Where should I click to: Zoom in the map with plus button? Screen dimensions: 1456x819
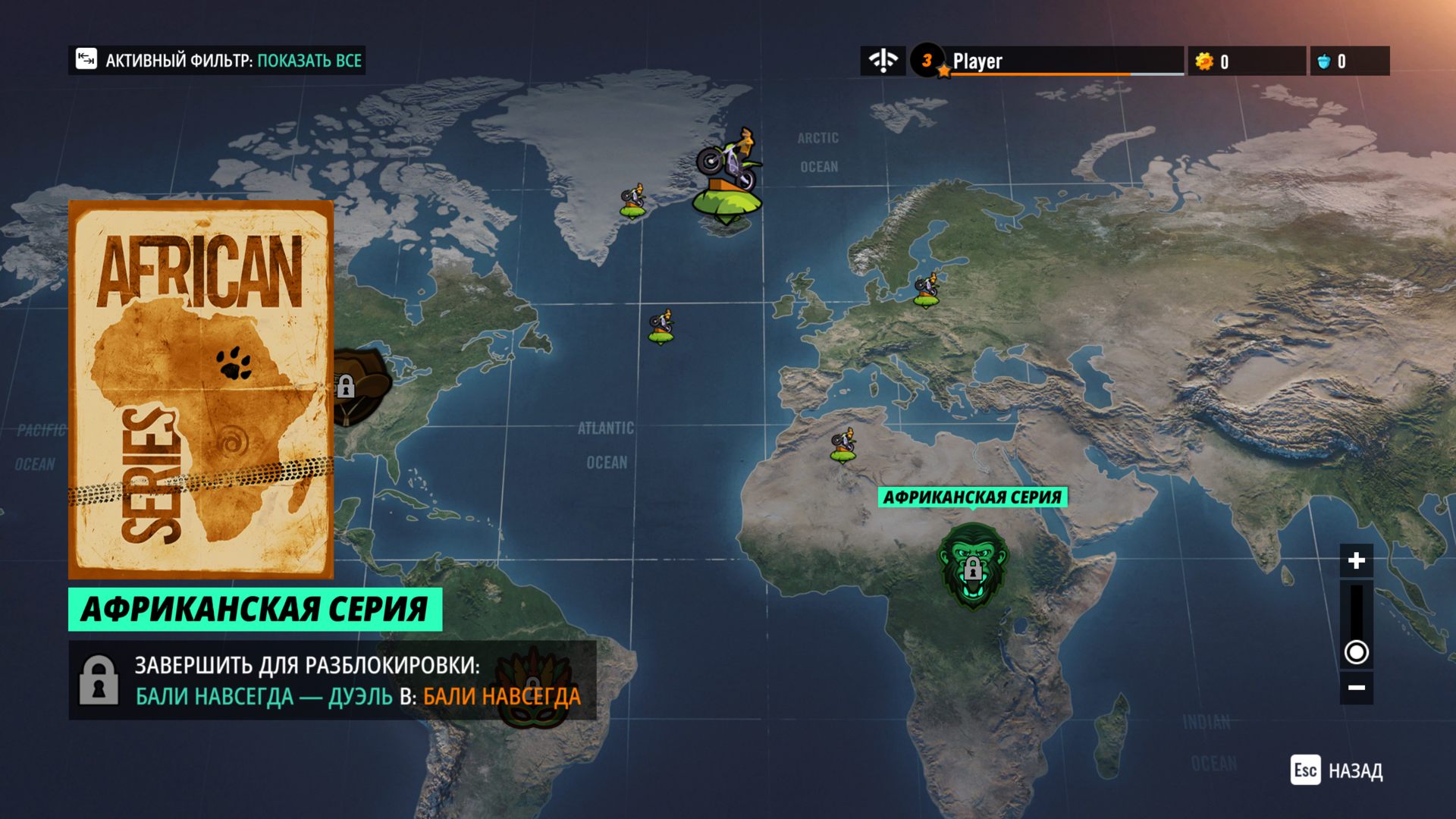(1356, 561)
